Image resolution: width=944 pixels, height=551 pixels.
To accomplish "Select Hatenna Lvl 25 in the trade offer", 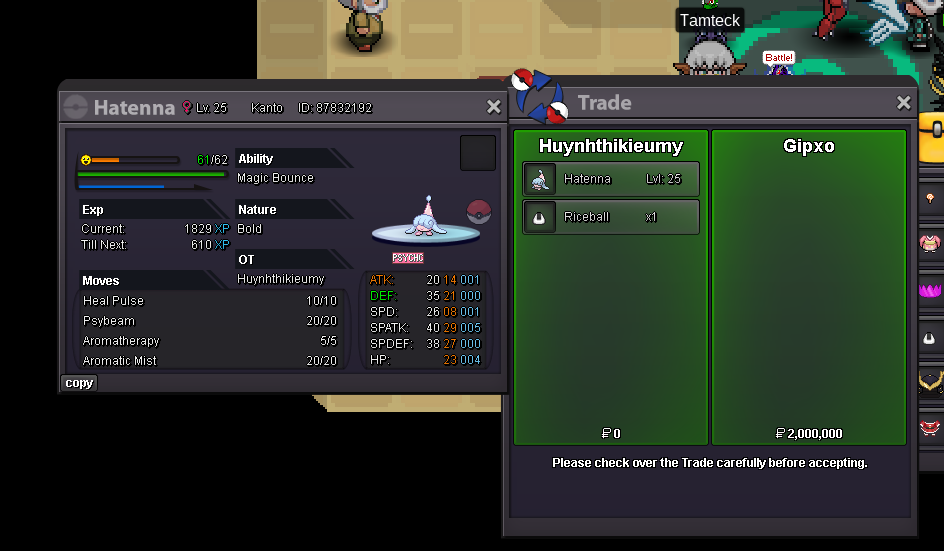I will (611, 179).
